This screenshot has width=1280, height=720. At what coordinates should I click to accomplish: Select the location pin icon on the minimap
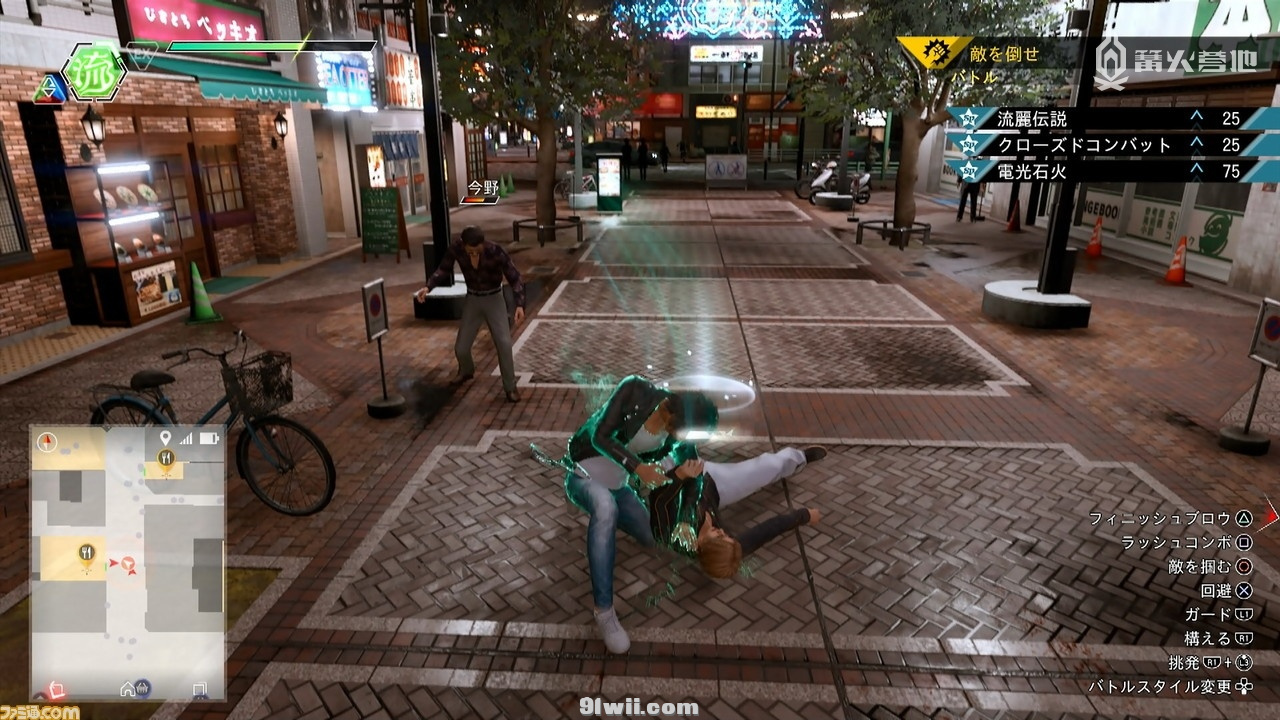click(165, 438)
